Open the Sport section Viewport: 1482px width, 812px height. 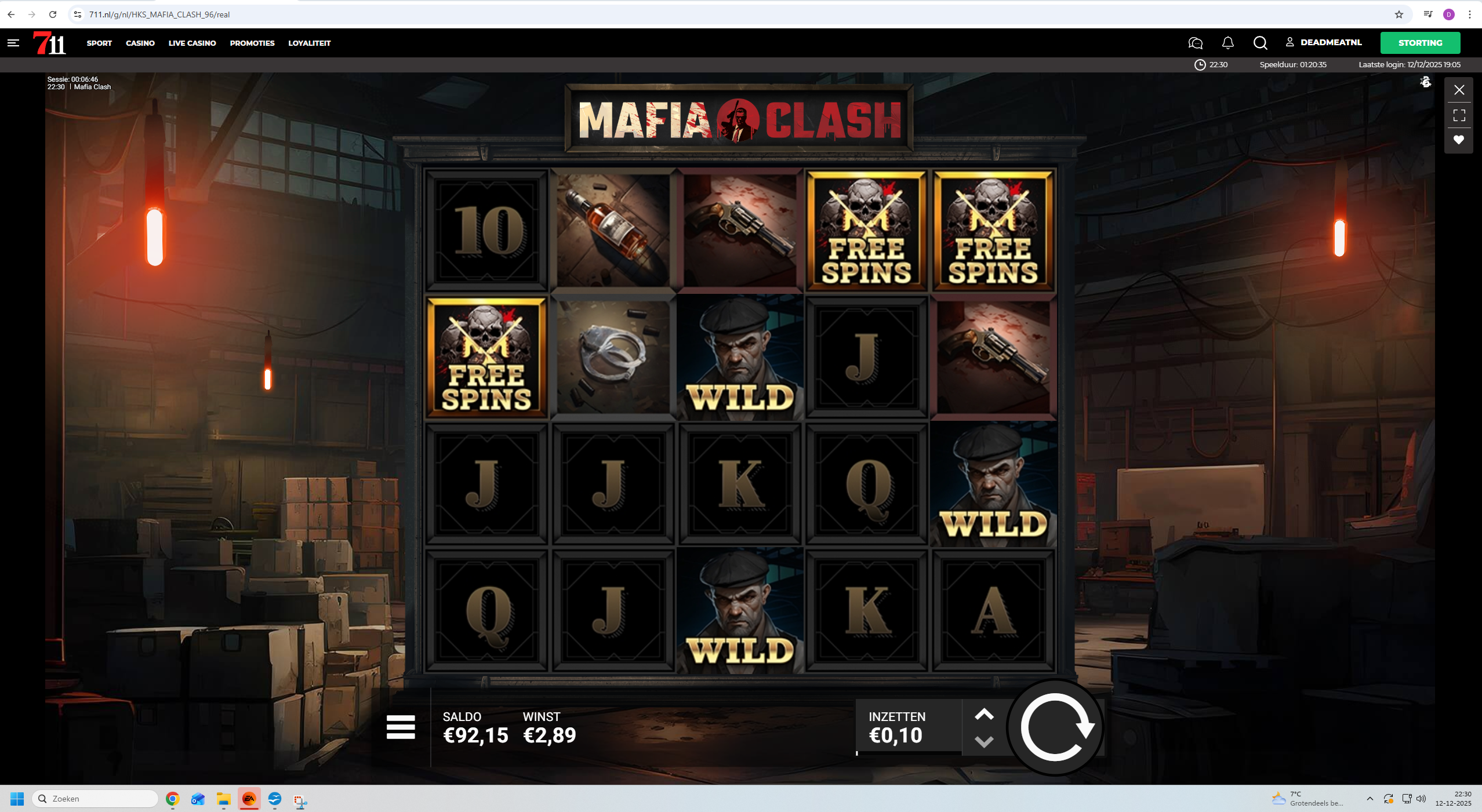click(99, 43)
